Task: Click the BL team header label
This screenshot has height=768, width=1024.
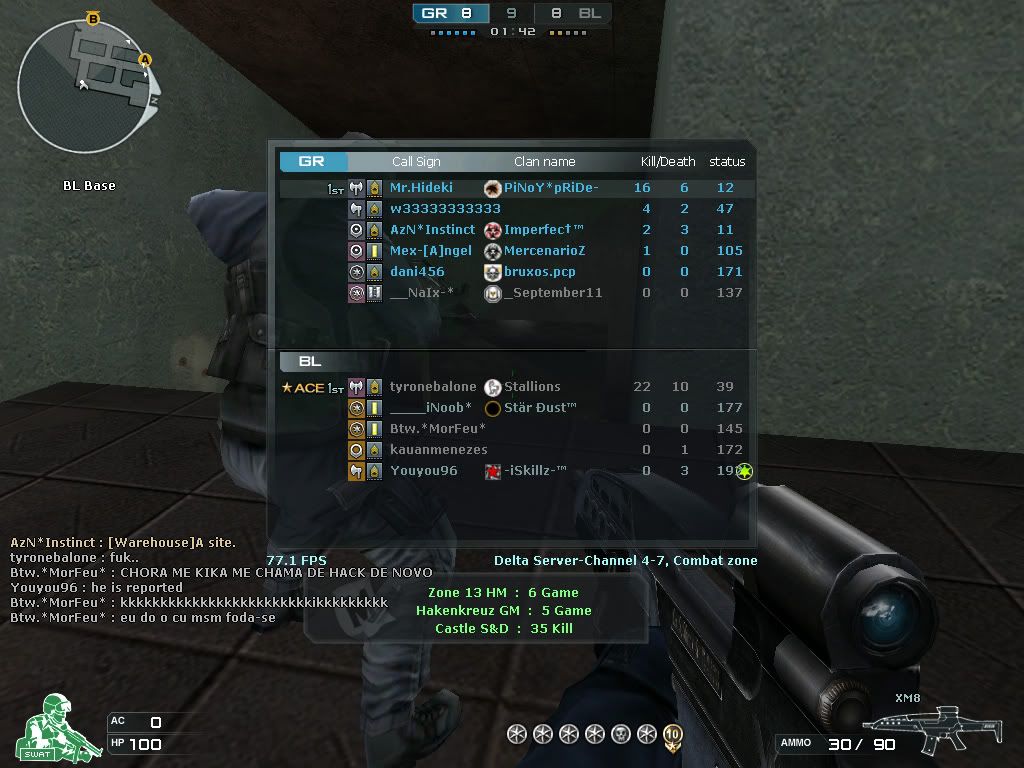Action: (x=309, y=361)
